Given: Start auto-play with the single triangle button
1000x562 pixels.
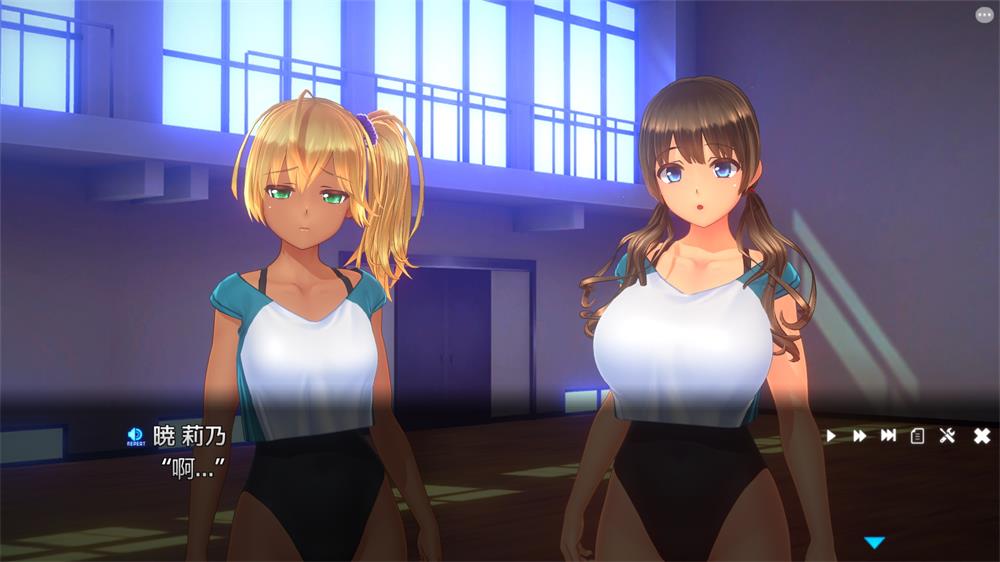Looking at the screenshot, I should tap(831, 435).
